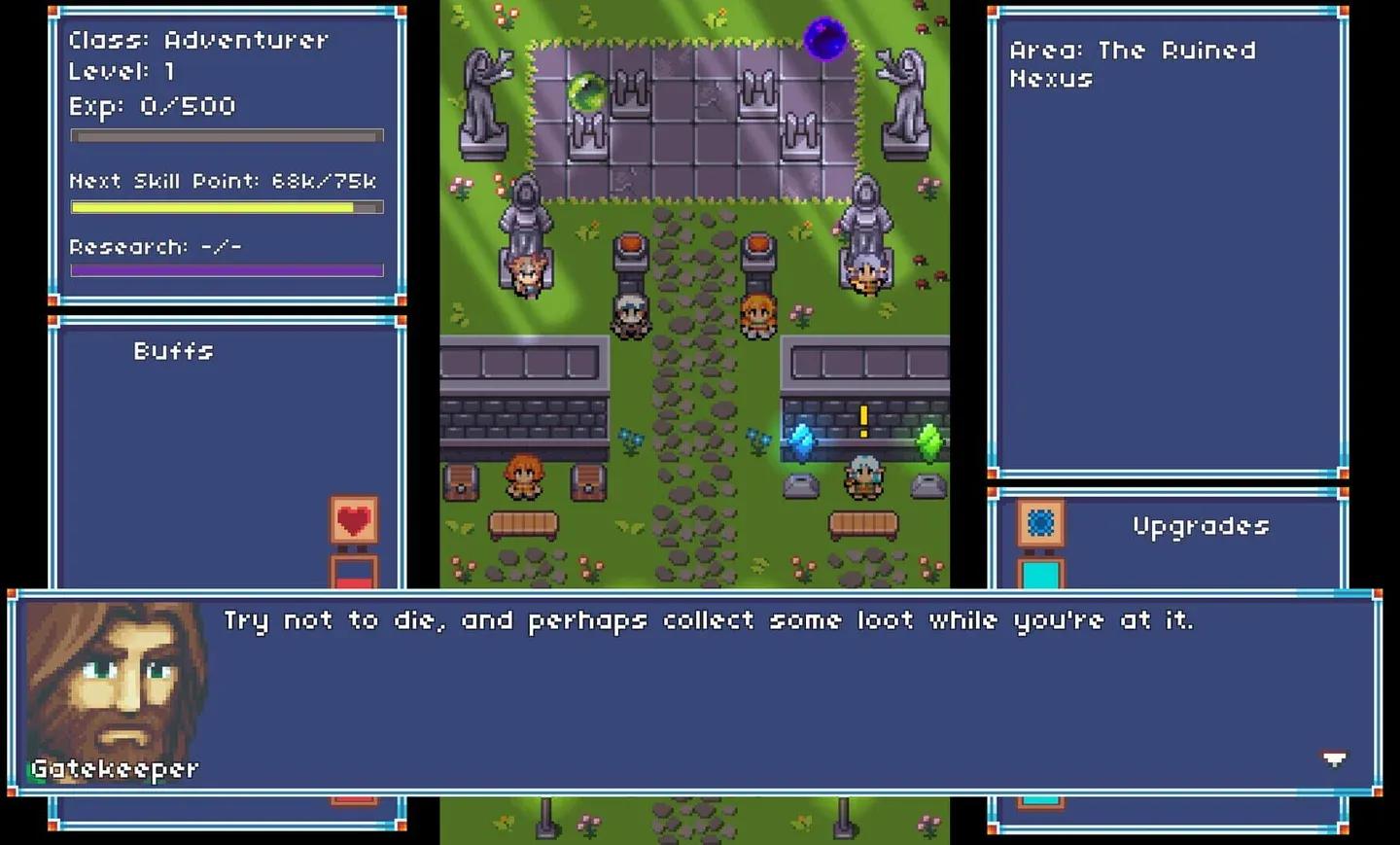Click the empty Exp progress bar
This screenshot has width=1400, height=845.
[x=226, y=136]
